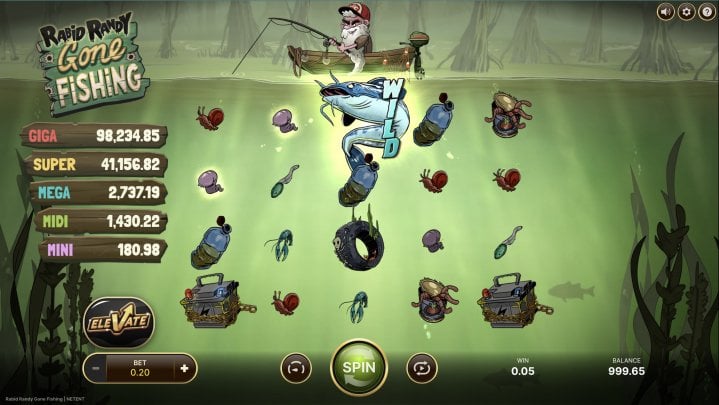Open the autoplay options button

pos(421,368)
